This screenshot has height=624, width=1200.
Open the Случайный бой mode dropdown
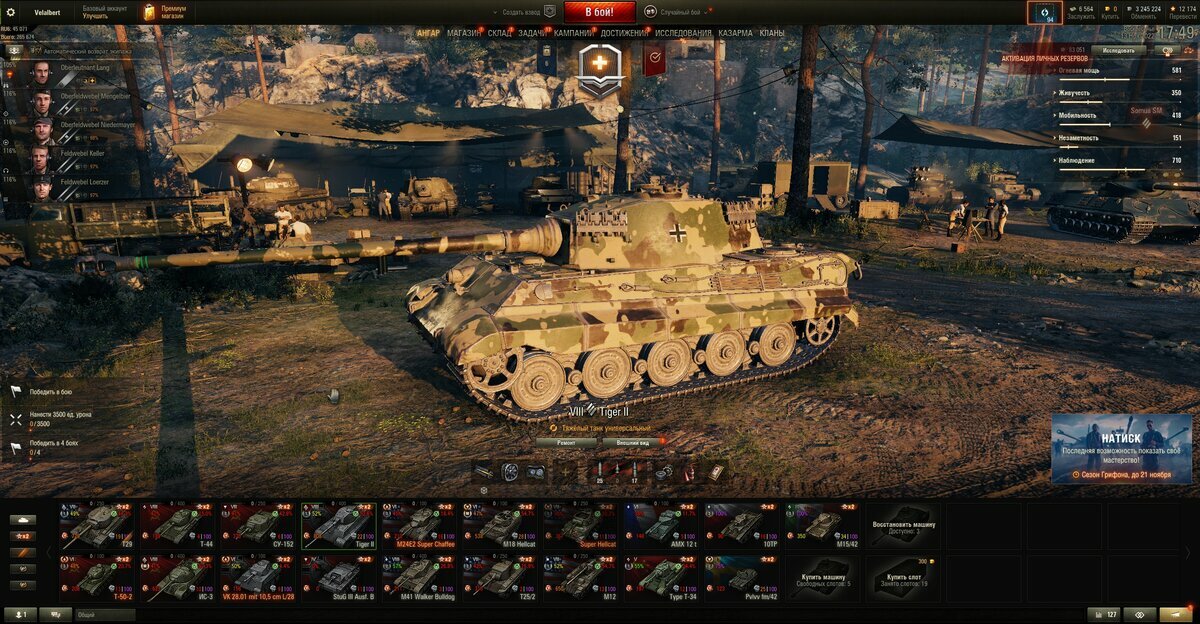(x=685, y=12)
